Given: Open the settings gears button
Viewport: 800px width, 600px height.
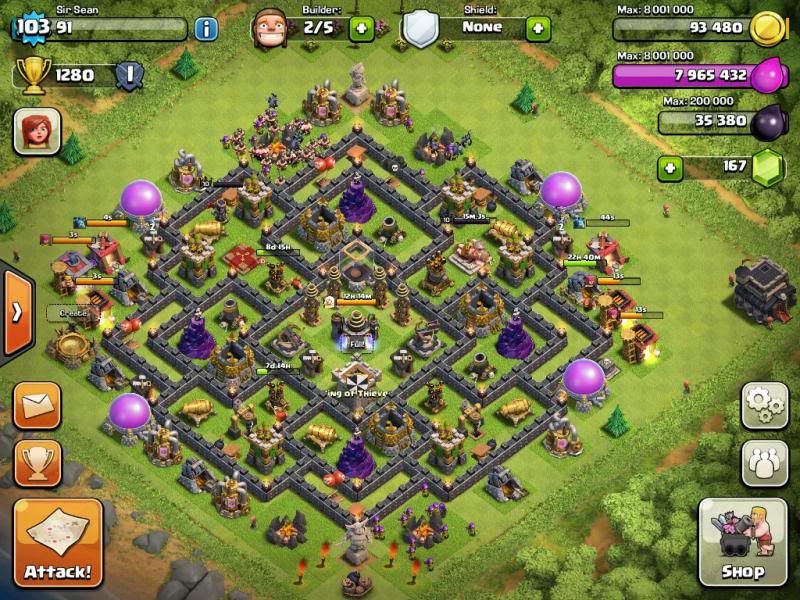Looking at the screenshot, I should [x=764, y=405].
